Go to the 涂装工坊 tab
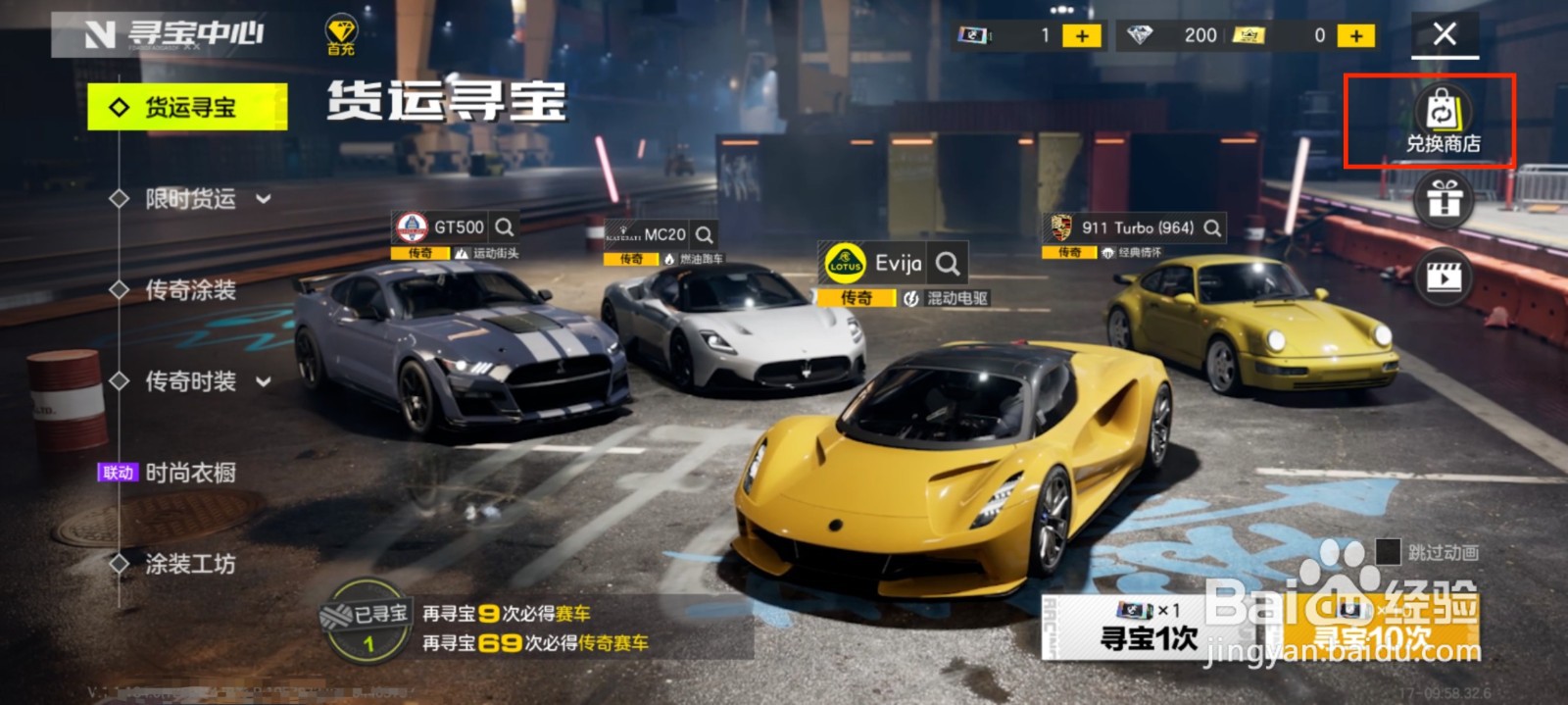 (190, 564)
